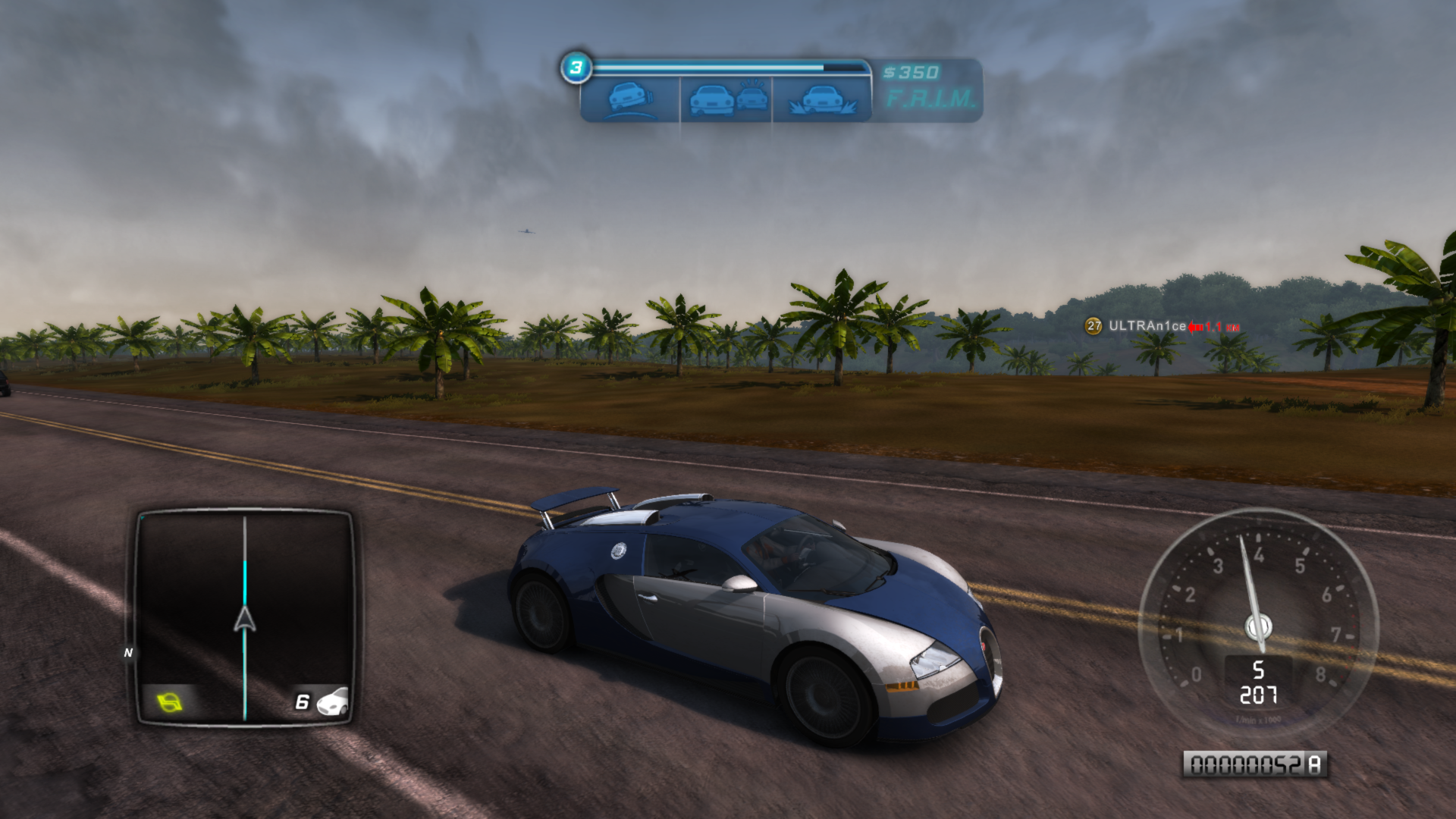1456x819 pixels.
Task: Select the F.R.I.M. two-cars near-miss icon
Action: [726, 99]
